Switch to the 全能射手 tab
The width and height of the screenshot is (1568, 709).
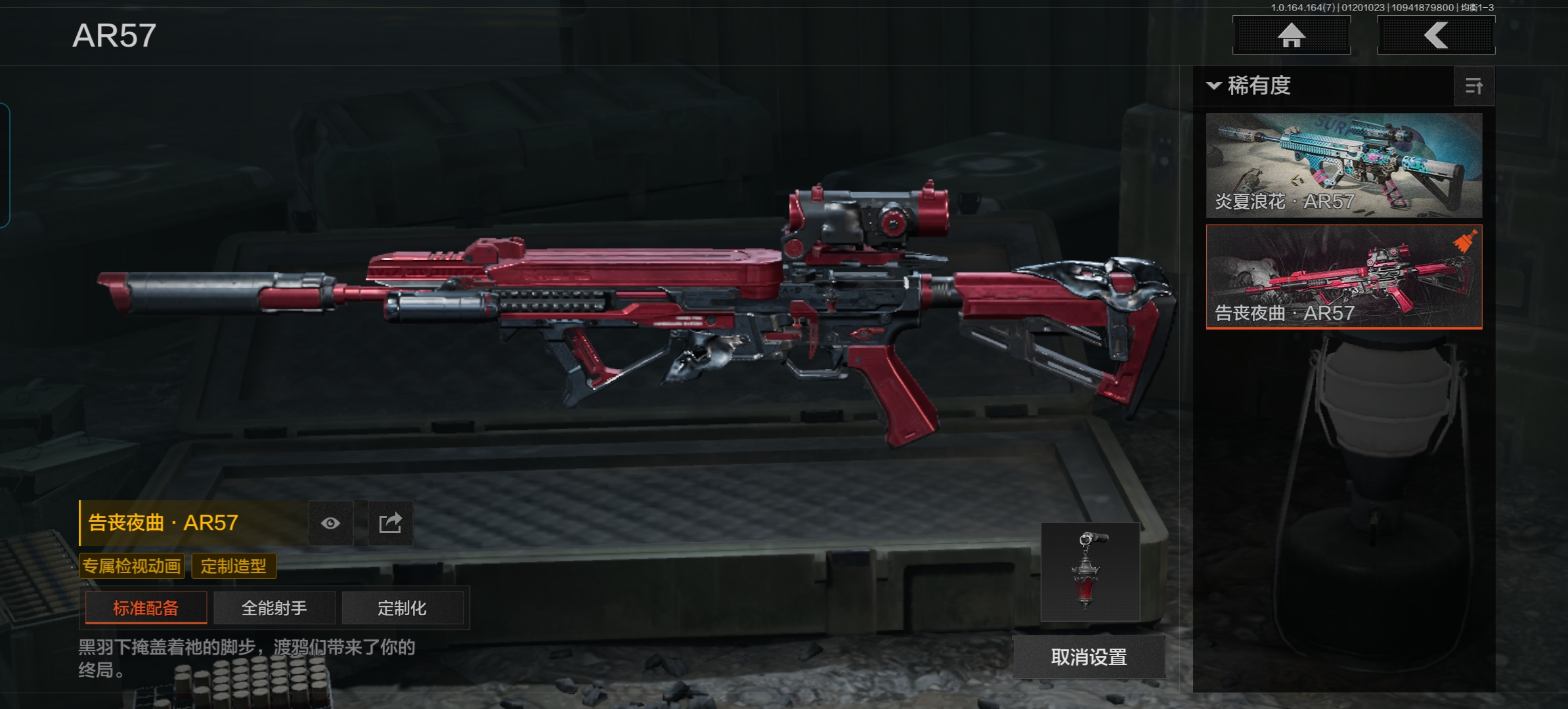274,608
